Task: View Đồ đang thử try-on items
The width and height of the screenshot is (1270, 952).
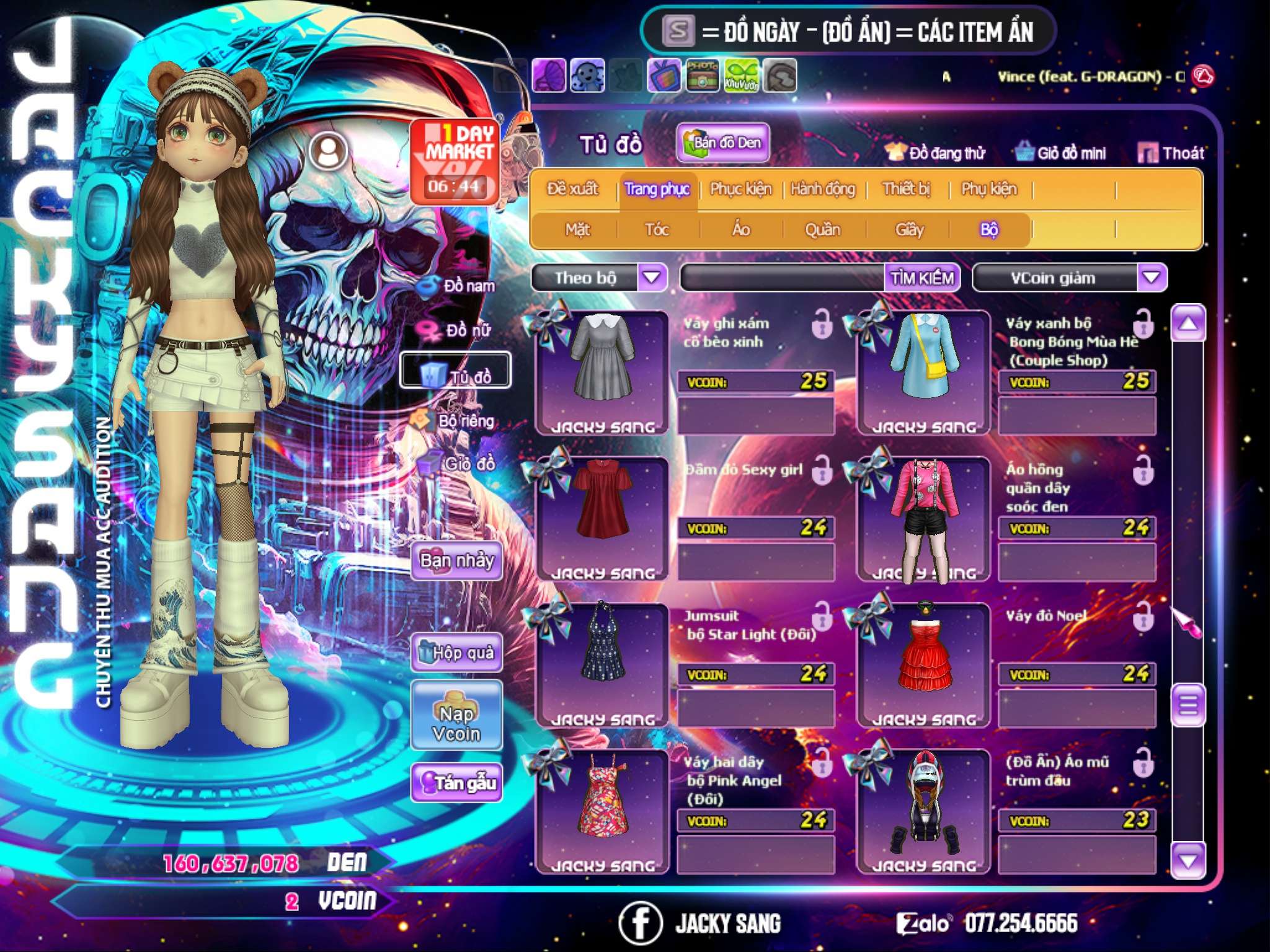Action: coord(936,153)
